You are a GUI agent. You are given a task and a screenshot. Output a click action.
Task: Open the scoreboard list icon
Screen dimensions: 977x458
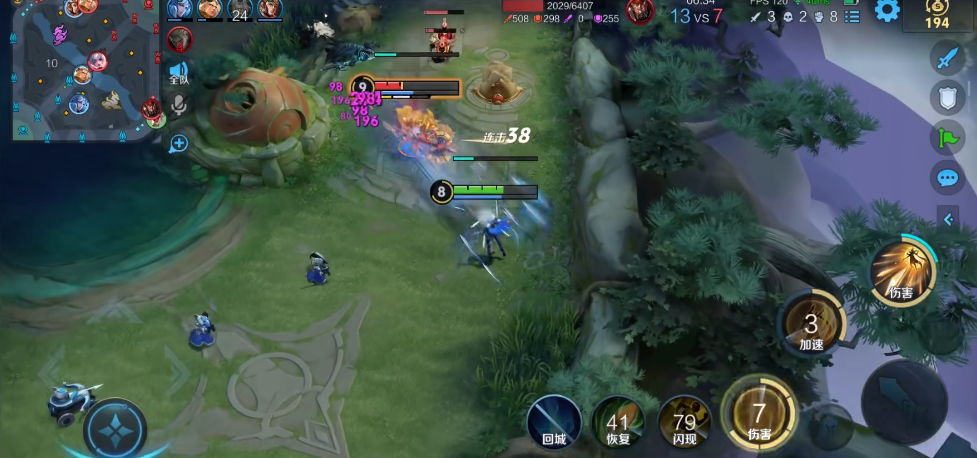852,16
